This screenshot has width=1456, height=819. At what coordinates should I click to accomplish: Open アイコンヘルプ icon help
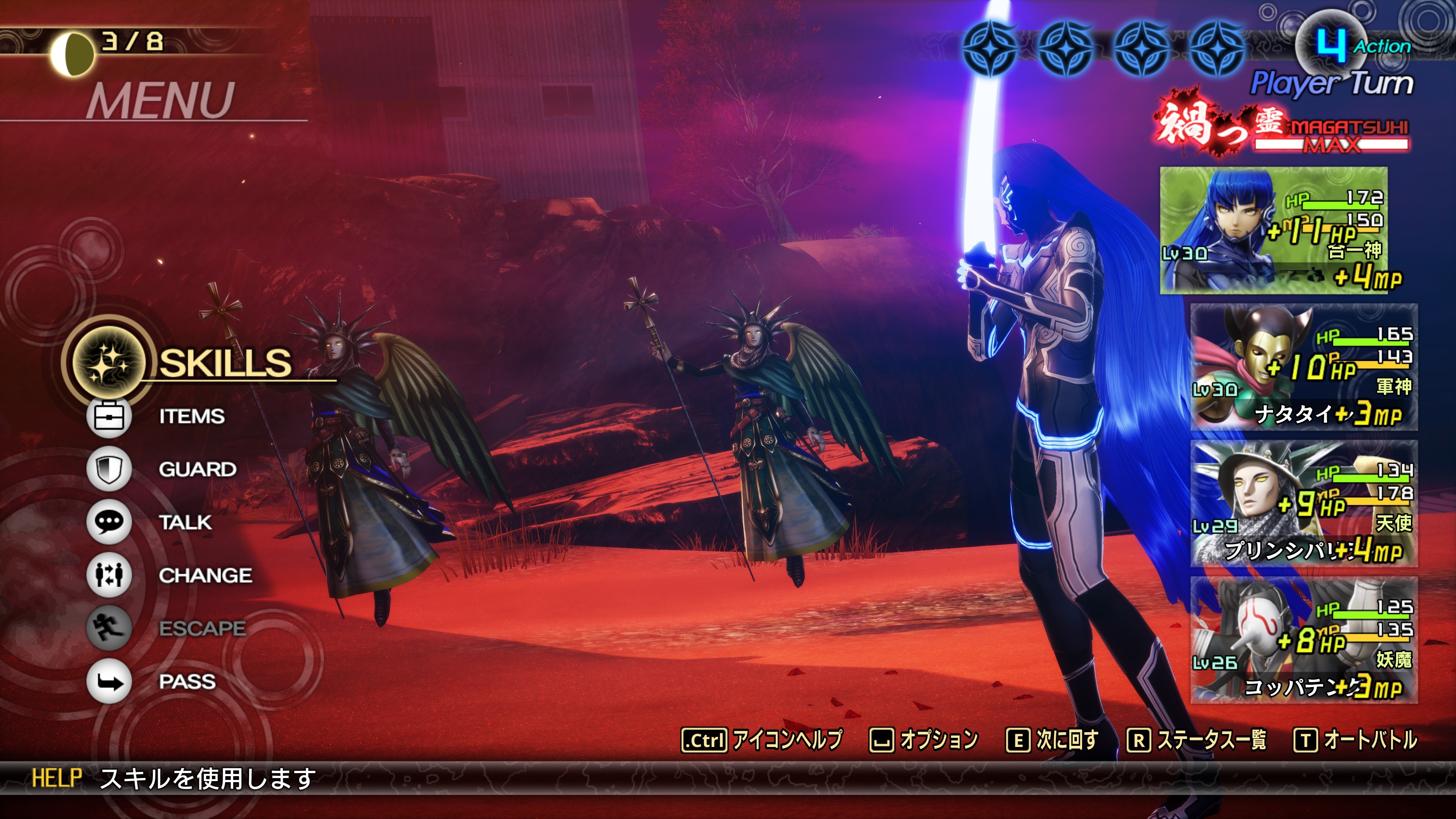762,740
